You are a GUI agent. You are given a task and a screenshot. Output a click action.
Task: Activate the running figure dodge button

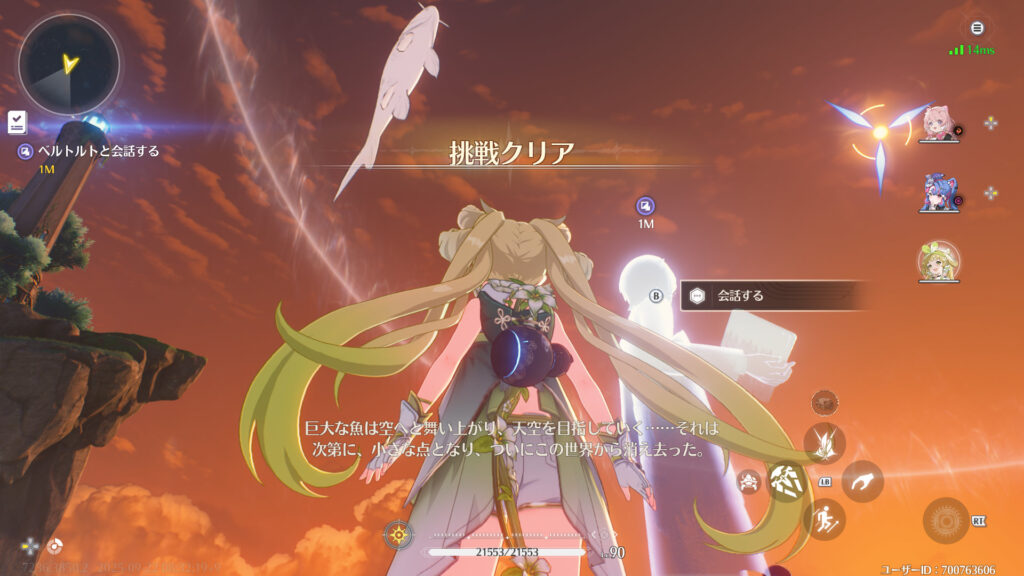coord(825,519)
